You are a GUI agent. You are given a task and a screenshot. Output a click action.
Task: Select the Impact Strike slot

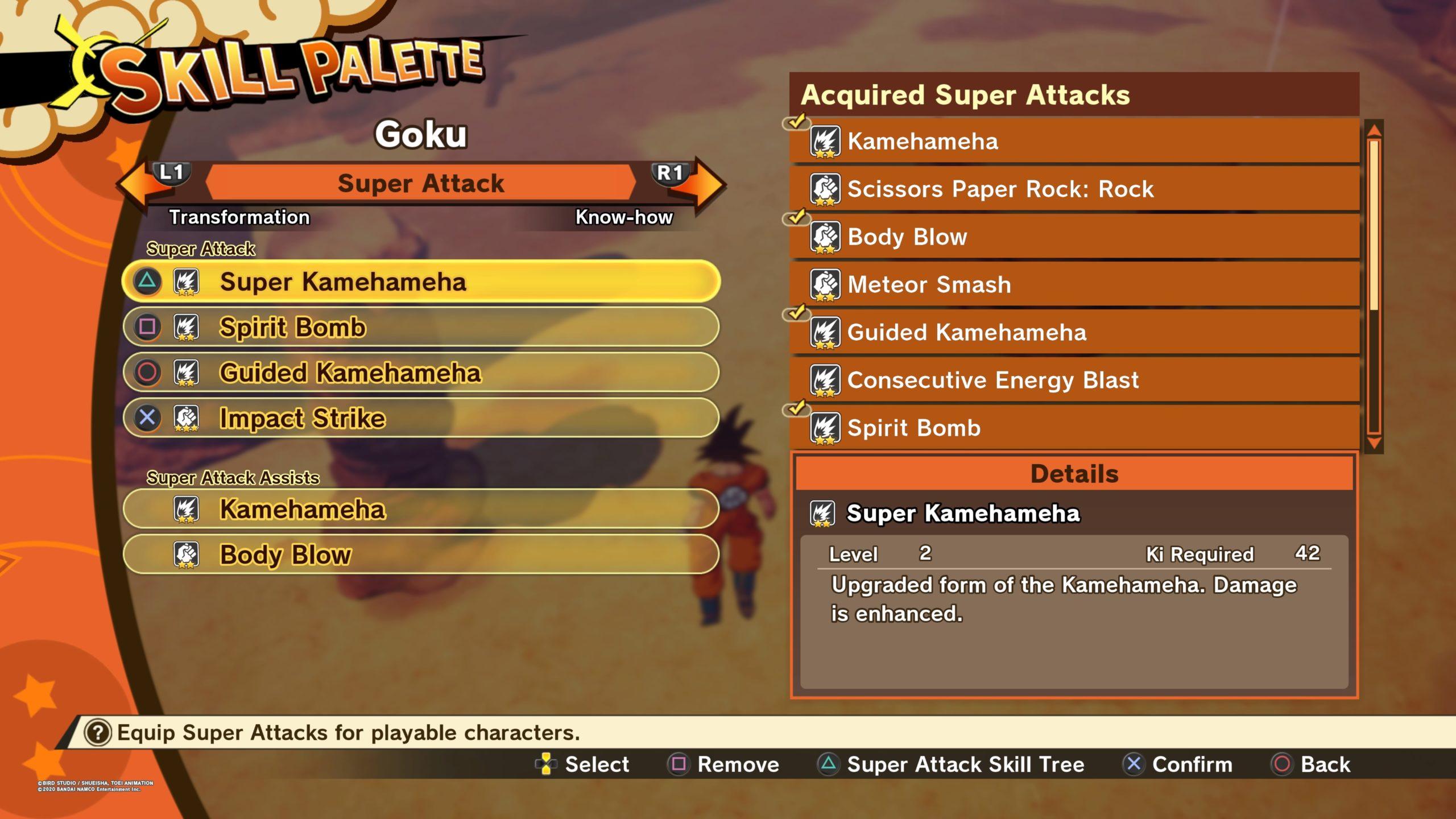tap(421, 418)
